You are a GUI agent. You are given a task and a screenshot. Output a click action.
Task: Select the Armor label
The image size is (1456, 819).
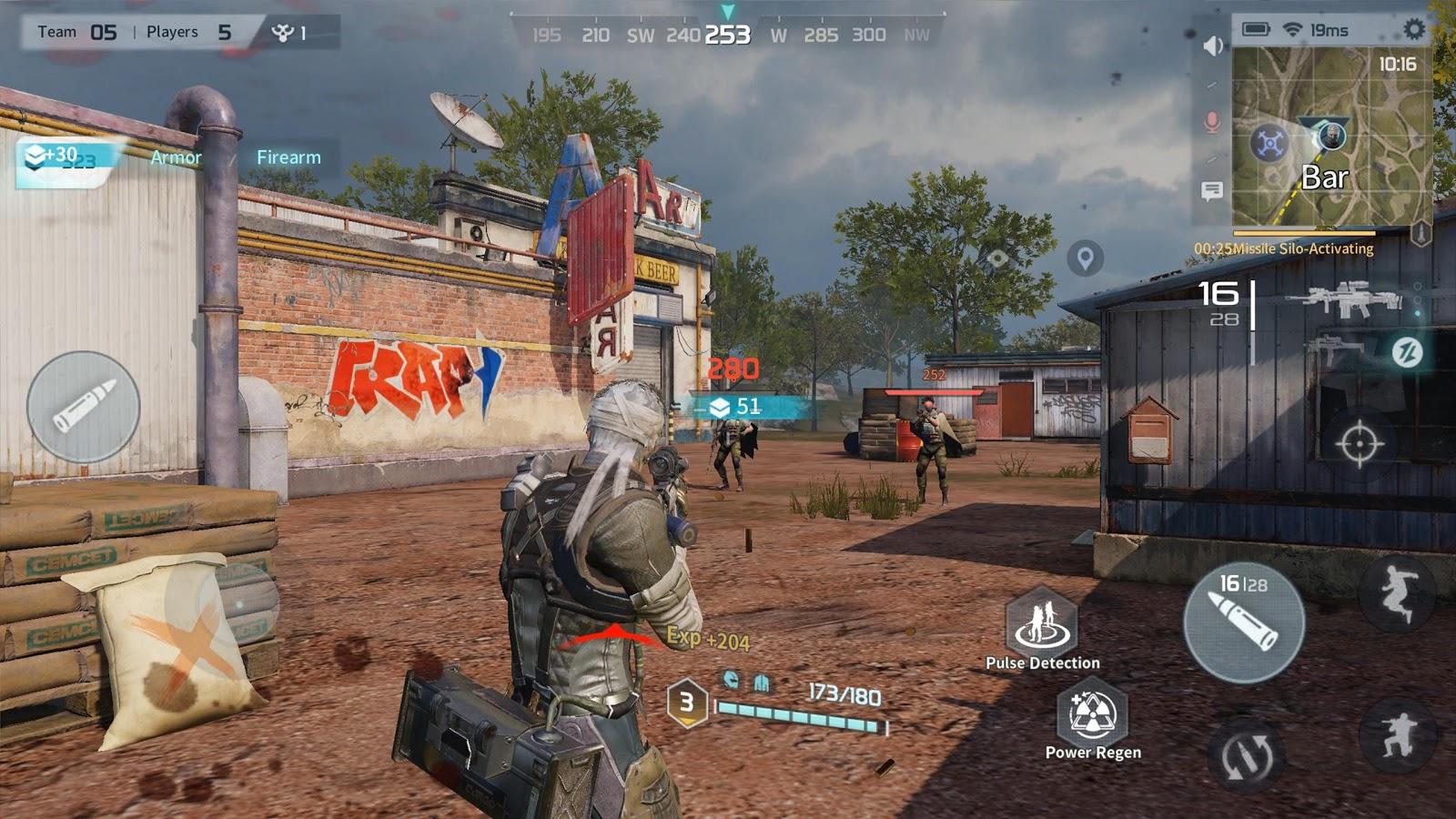(x=176, y=157)
